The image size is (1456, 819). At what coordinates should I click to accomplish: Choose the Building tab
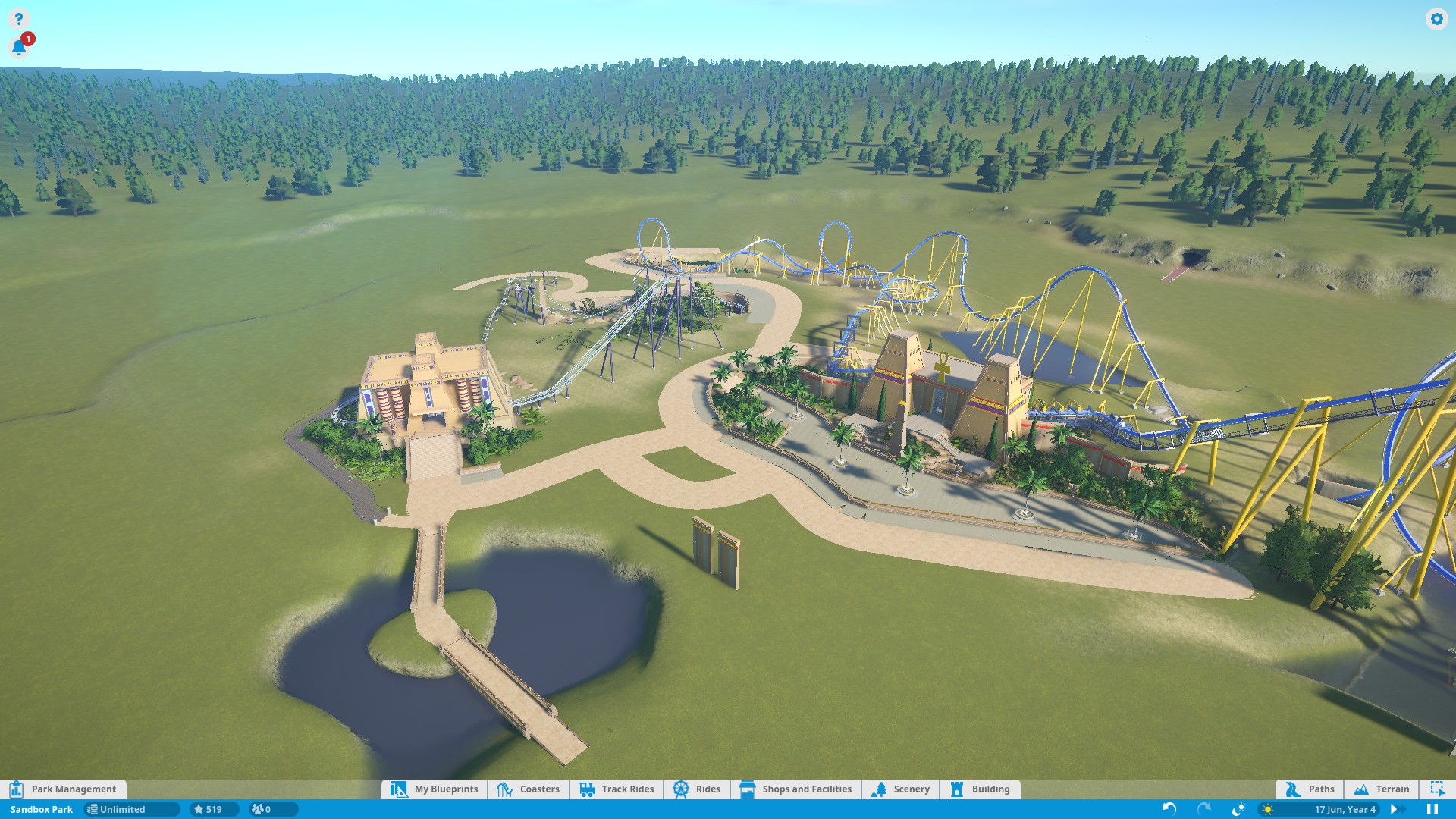[980, 789]
